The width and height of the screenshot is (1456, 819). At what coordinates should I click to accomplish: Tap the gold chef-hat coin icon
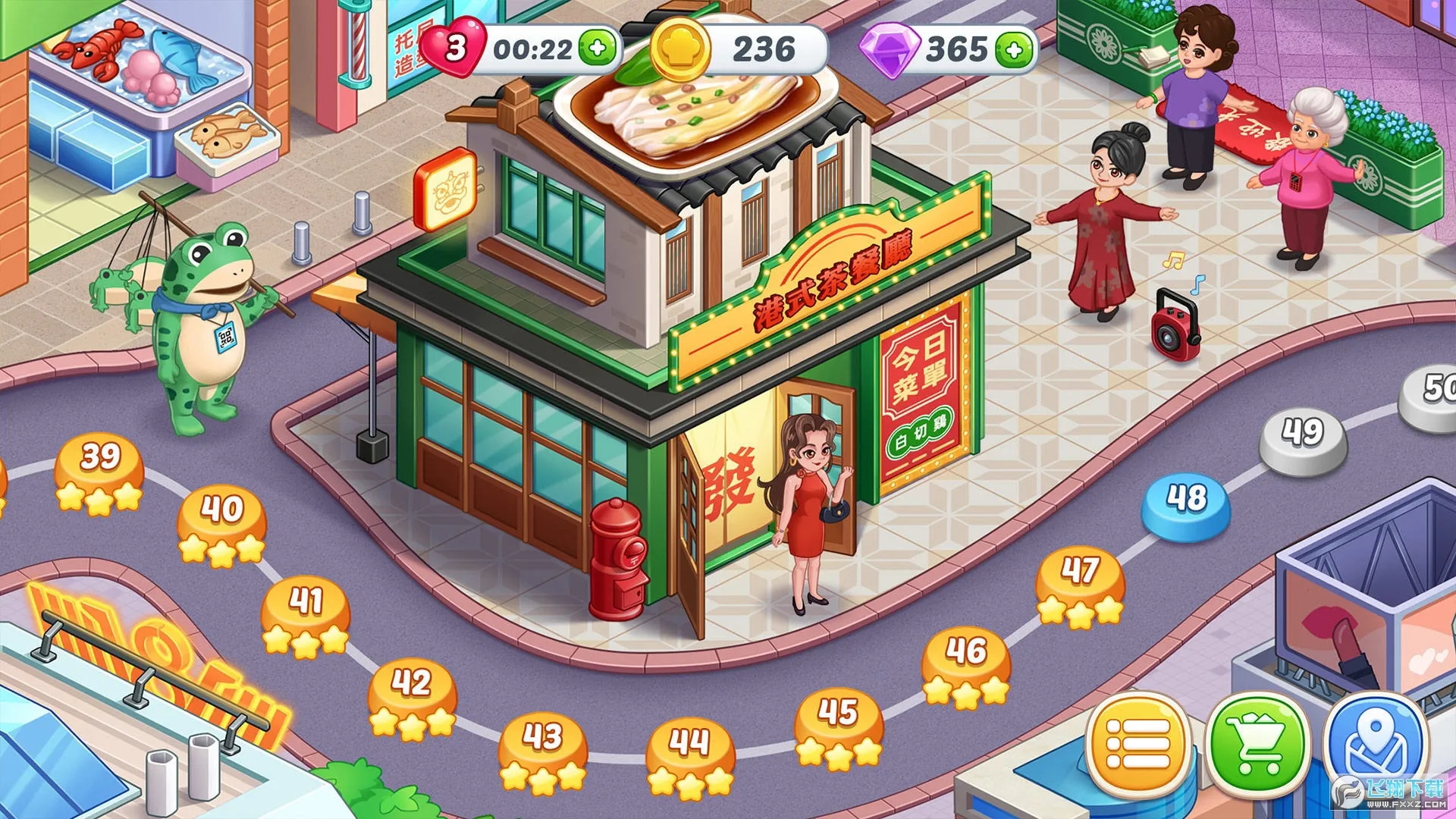[x=680, y=49]
